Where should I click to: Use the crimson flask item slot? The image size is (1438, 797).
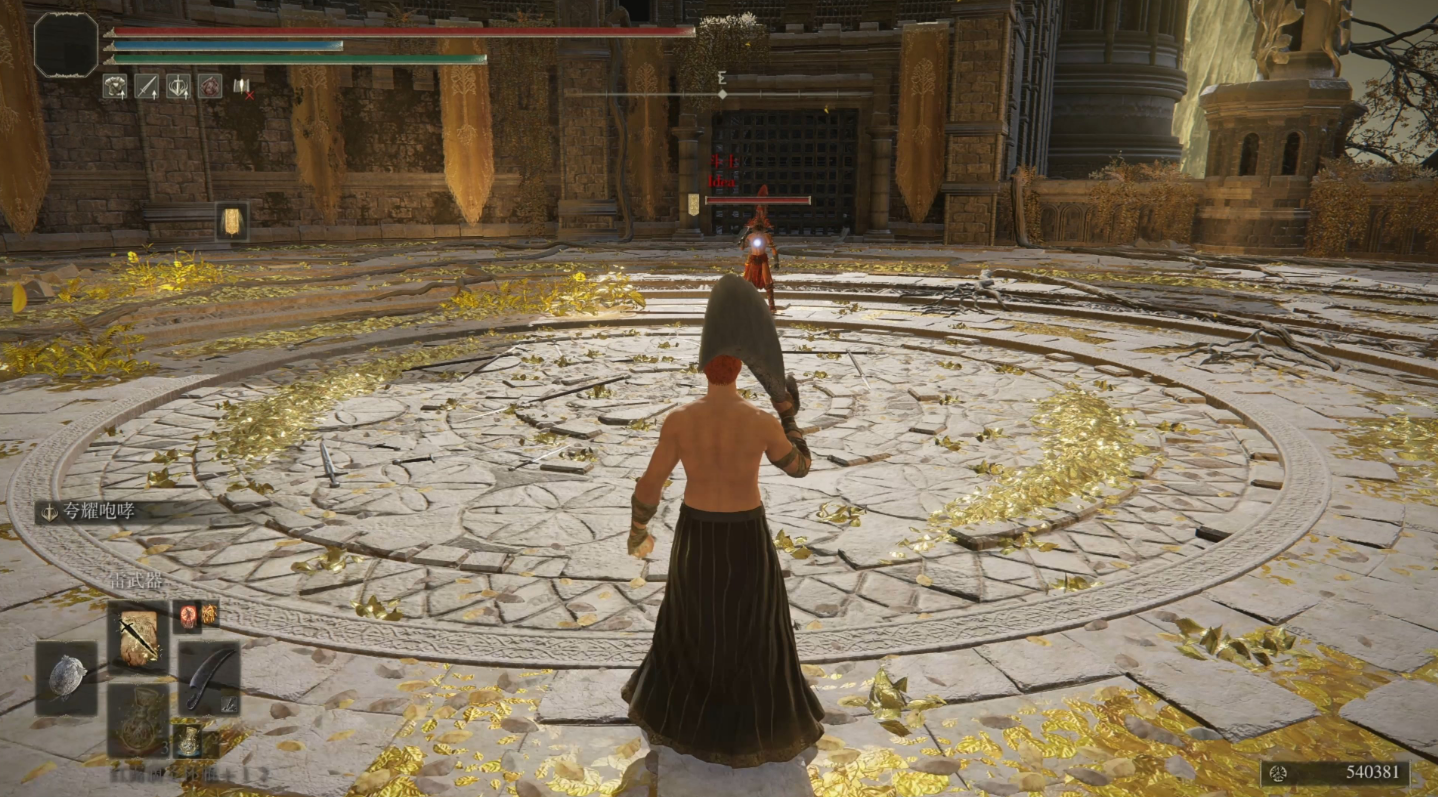click(138, 720)
